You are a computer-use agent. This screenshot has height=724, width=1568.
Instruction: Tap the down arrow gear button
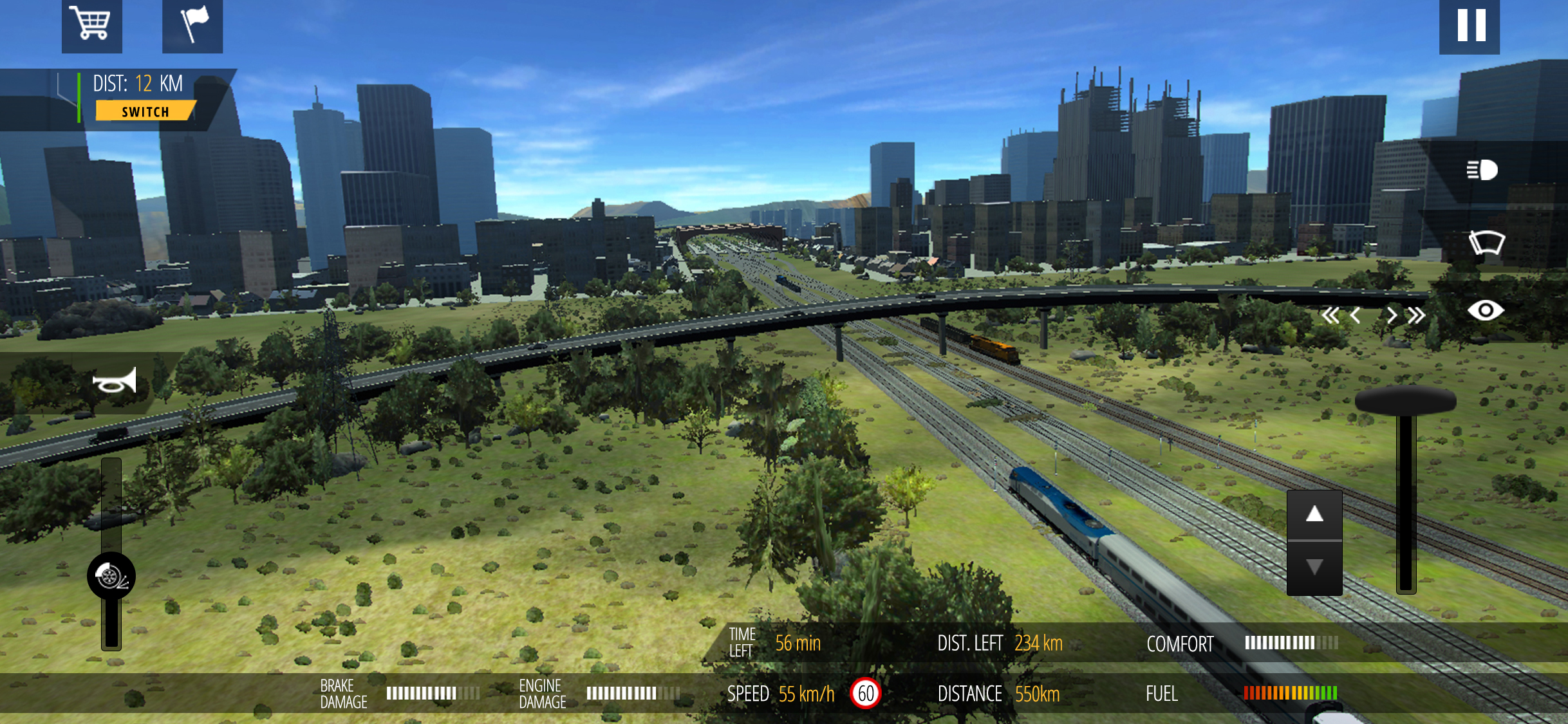1314,568
